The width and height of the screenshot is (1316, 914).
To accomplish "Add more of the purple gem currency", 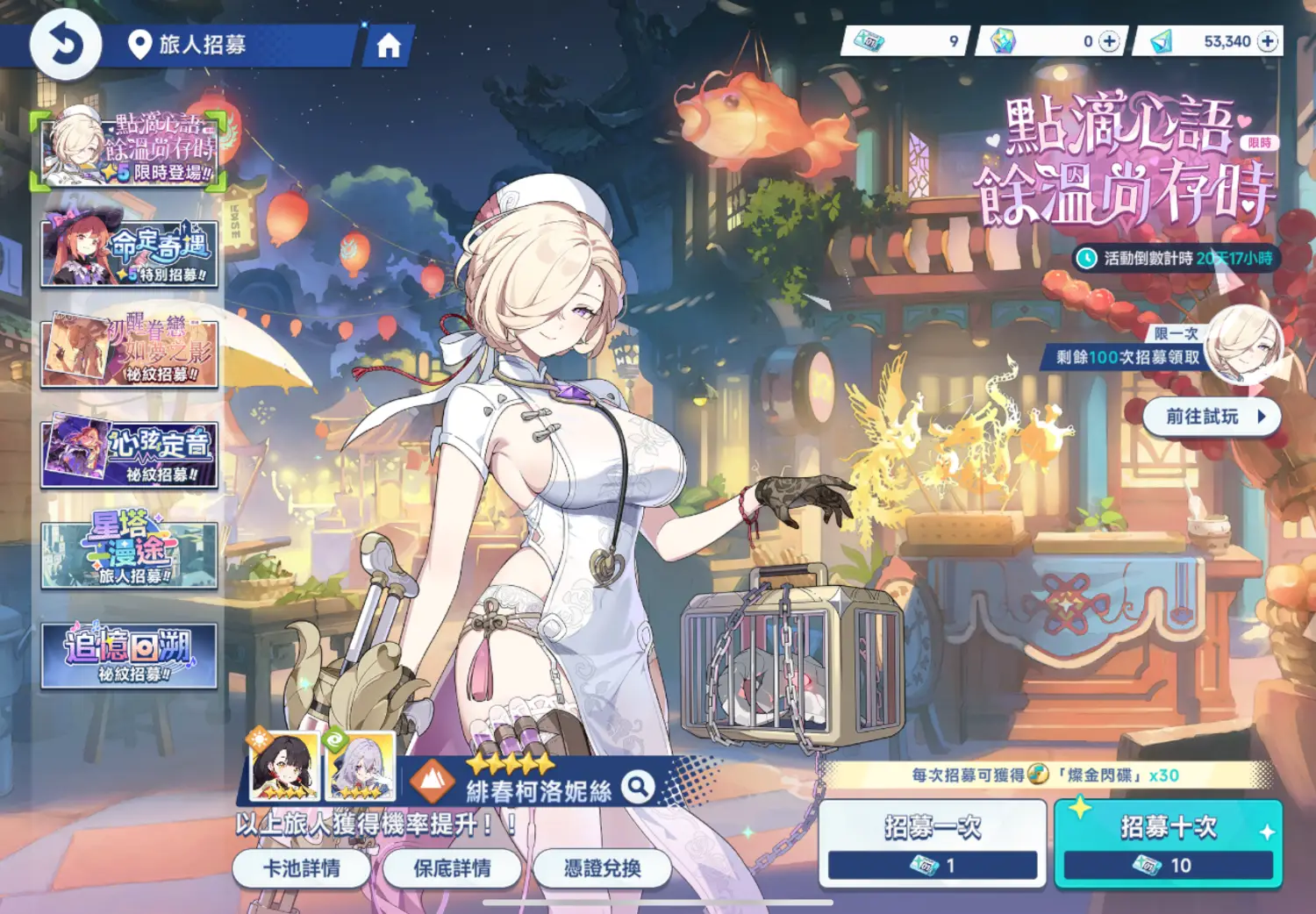I will [x=1109, y=41].
